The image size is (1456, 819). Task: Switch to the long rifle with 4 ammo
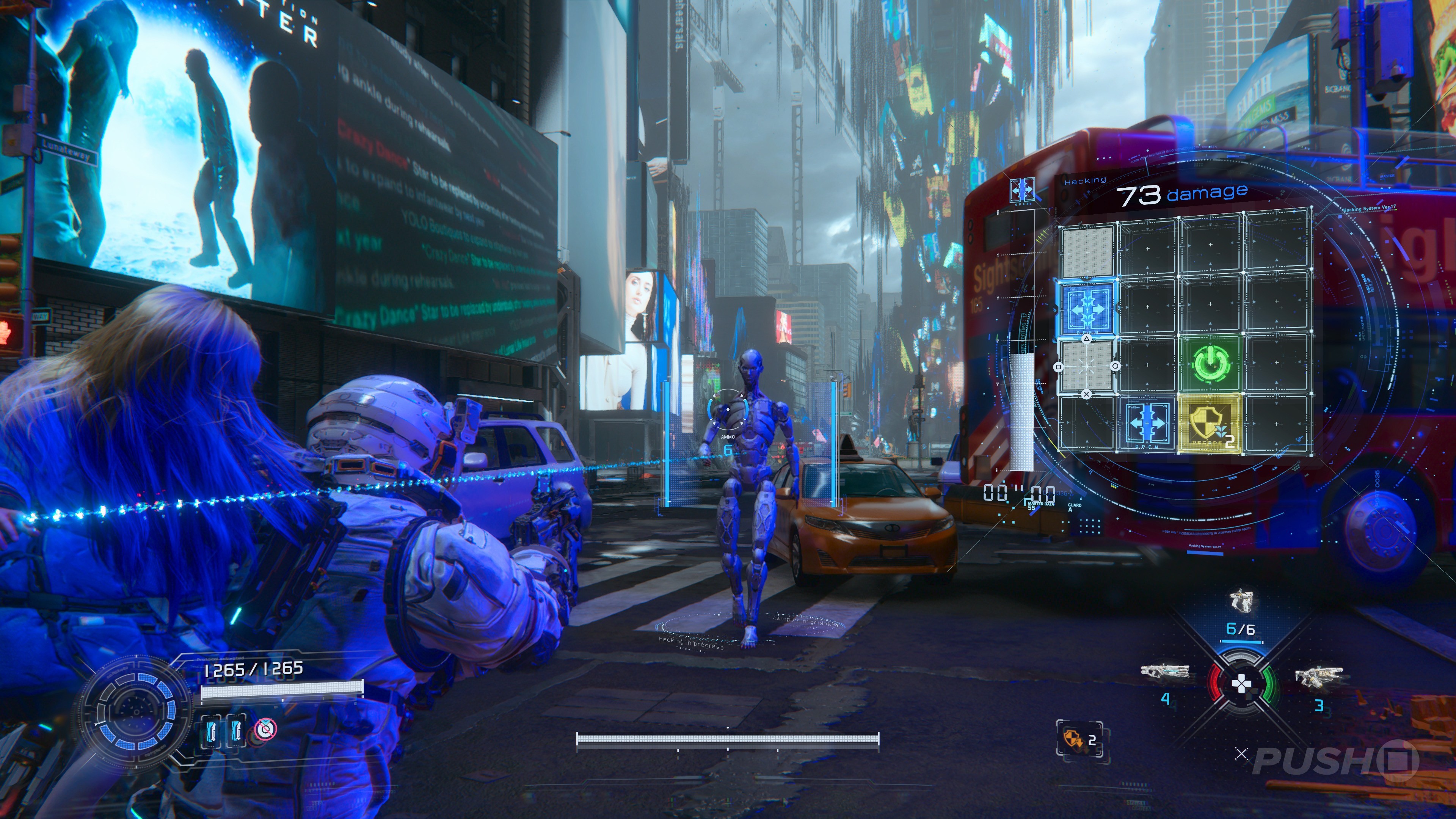click(x=1164, y=673)
